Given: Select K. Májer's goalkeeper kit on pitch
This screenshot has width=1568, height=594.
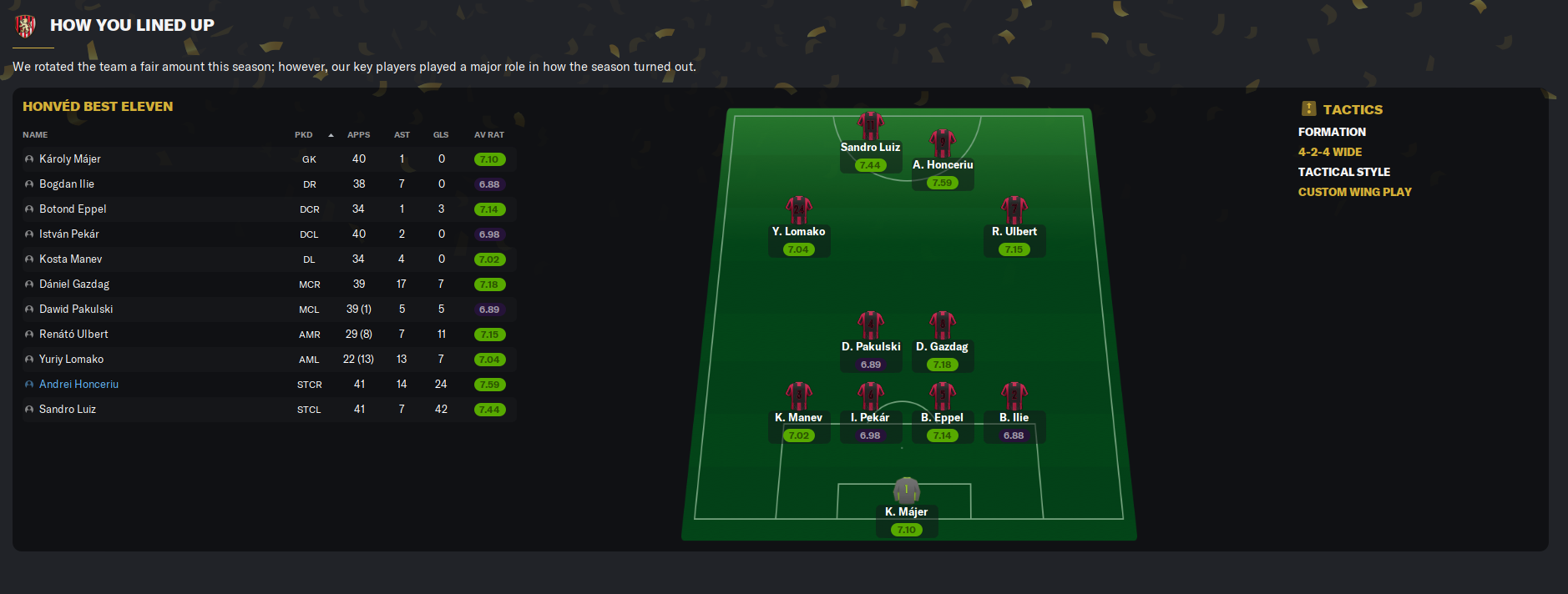Looking at the screenshot, I should pos(906,491).
